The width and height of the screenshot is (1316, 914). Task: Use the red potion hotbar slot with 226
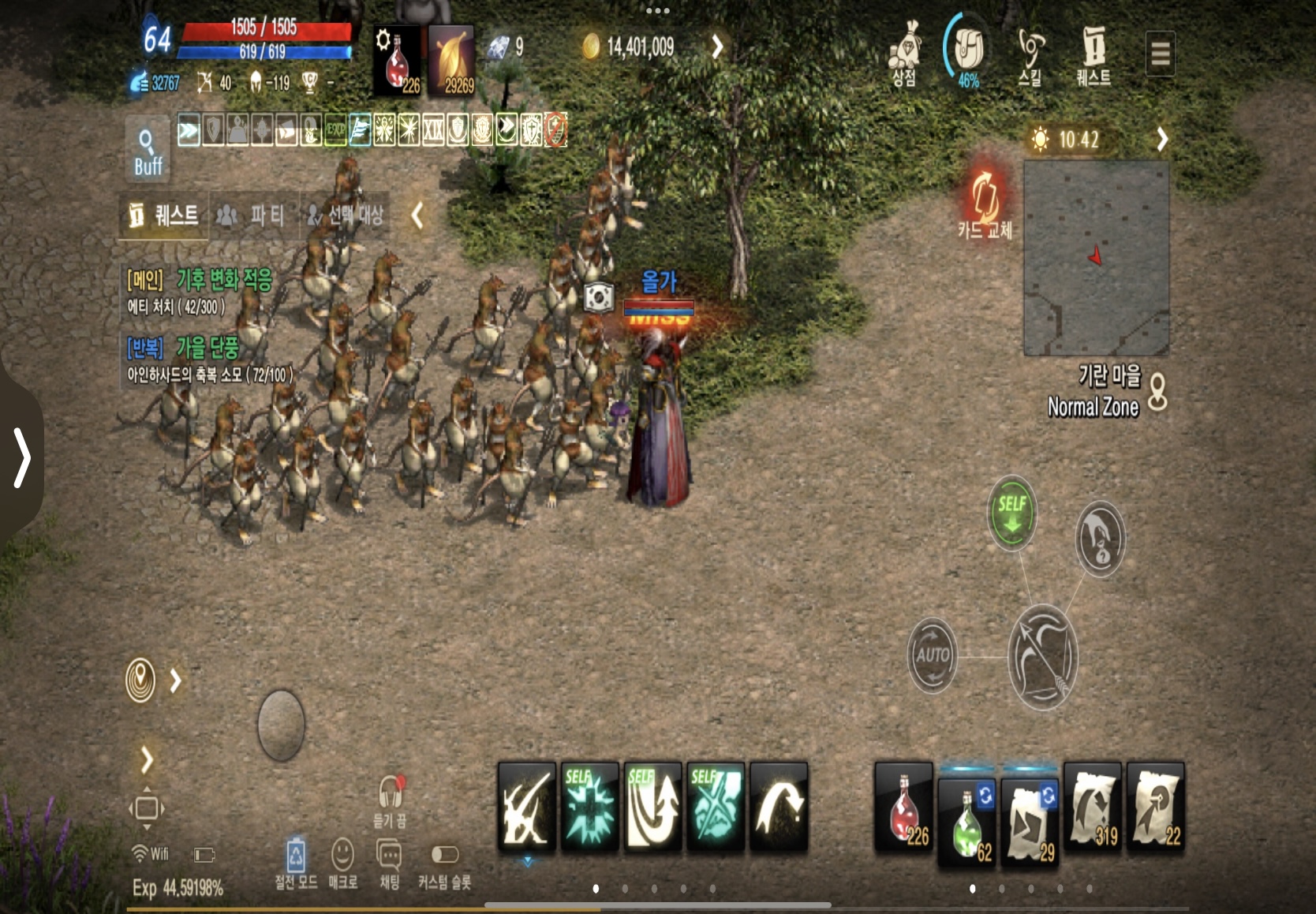(903, 808)
